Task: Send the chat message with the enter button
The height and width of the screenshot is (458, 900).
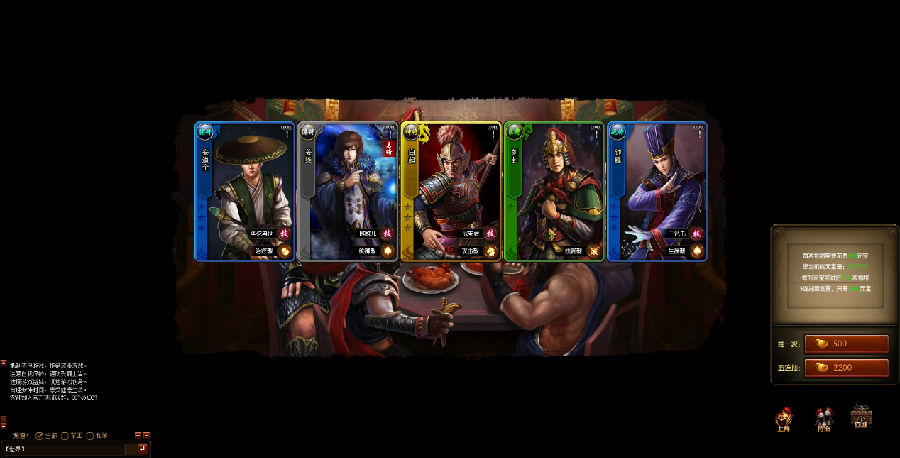Action: pos(143,449)
